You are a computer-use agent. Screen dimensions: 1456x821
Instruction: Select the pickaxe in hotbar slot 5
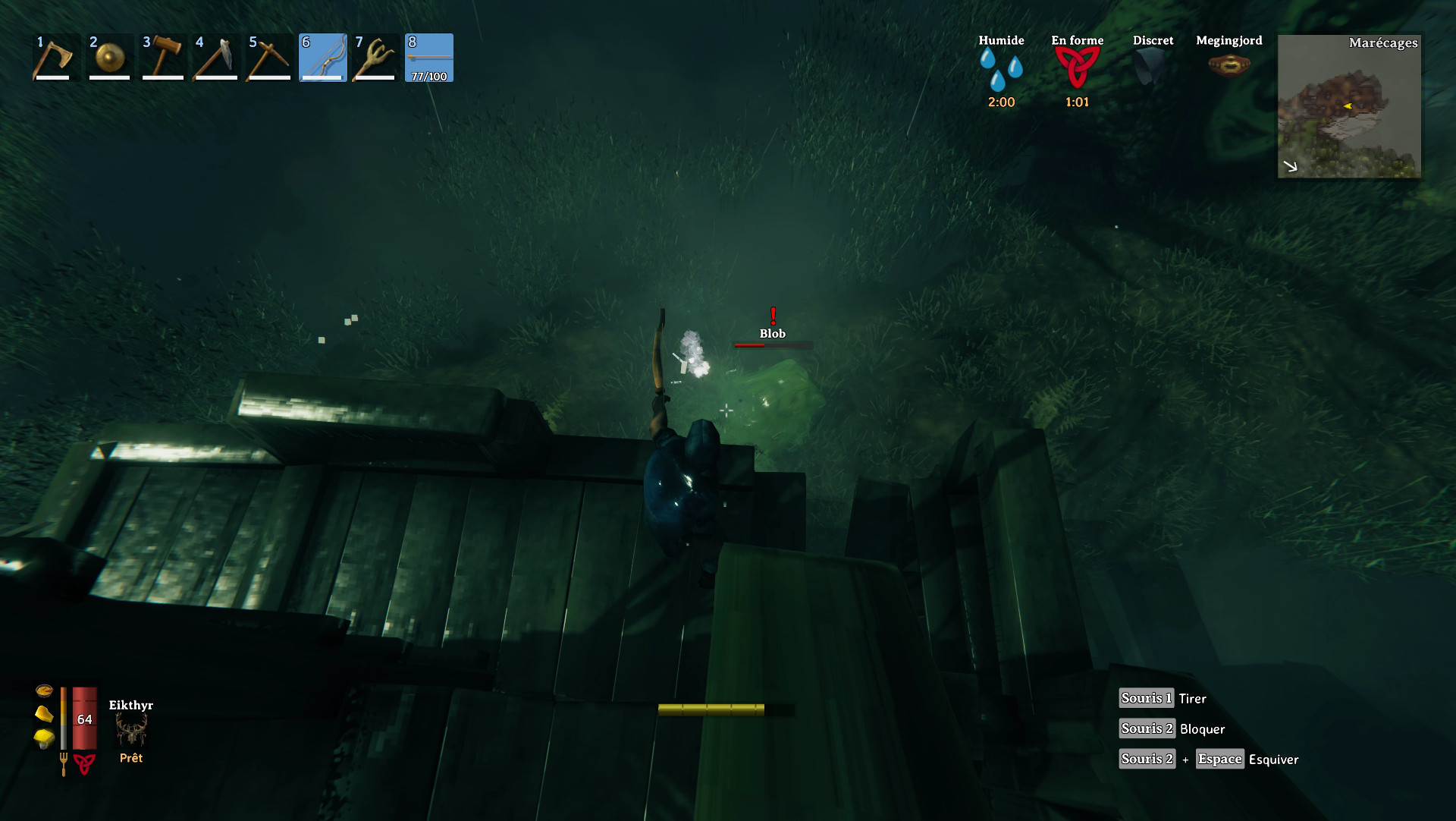pos(268,57)
